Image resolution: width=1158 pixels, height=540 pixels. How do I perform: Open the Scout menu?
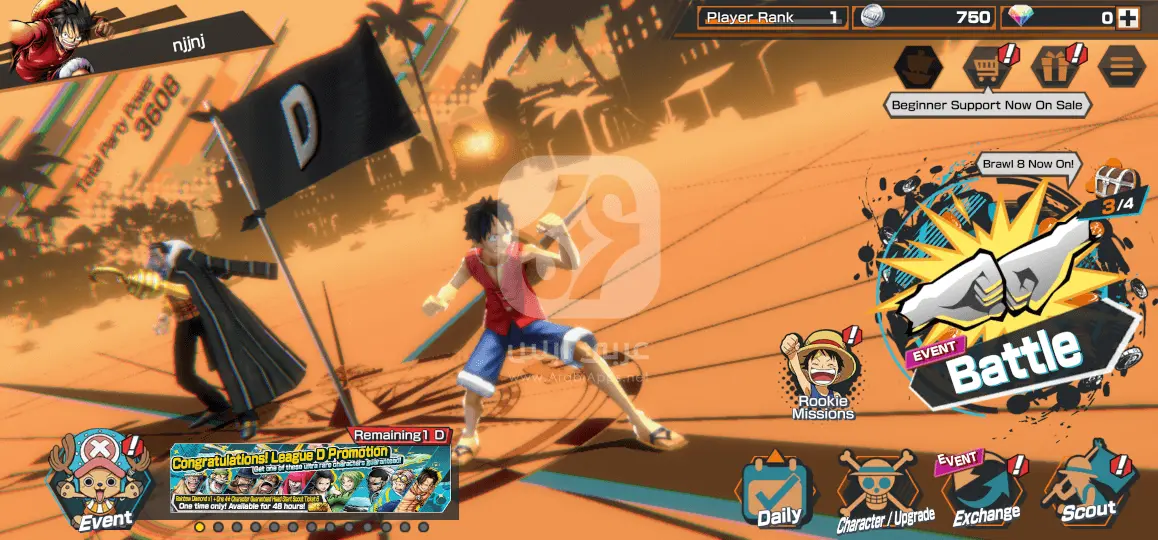(1086, 492)
